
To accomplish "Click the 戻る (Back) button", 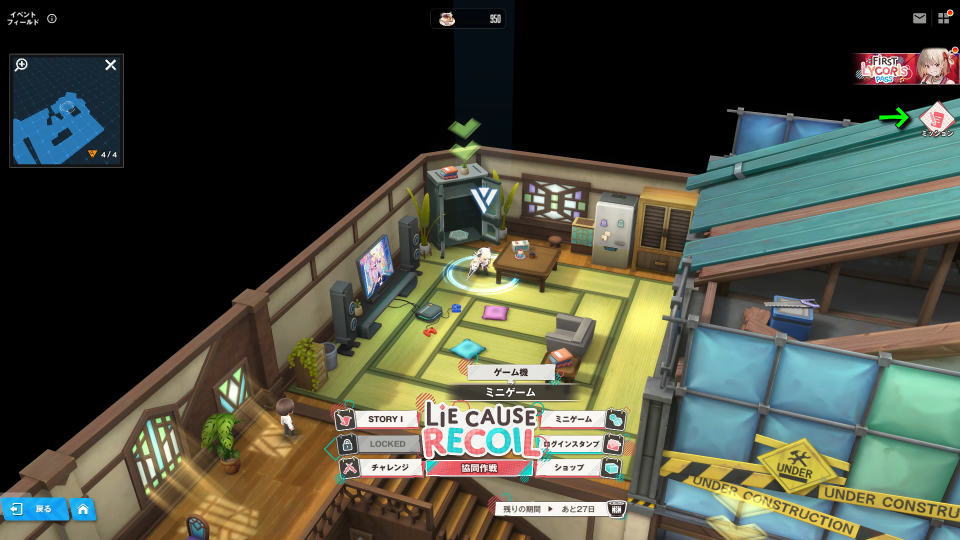I will click(34, 509).
